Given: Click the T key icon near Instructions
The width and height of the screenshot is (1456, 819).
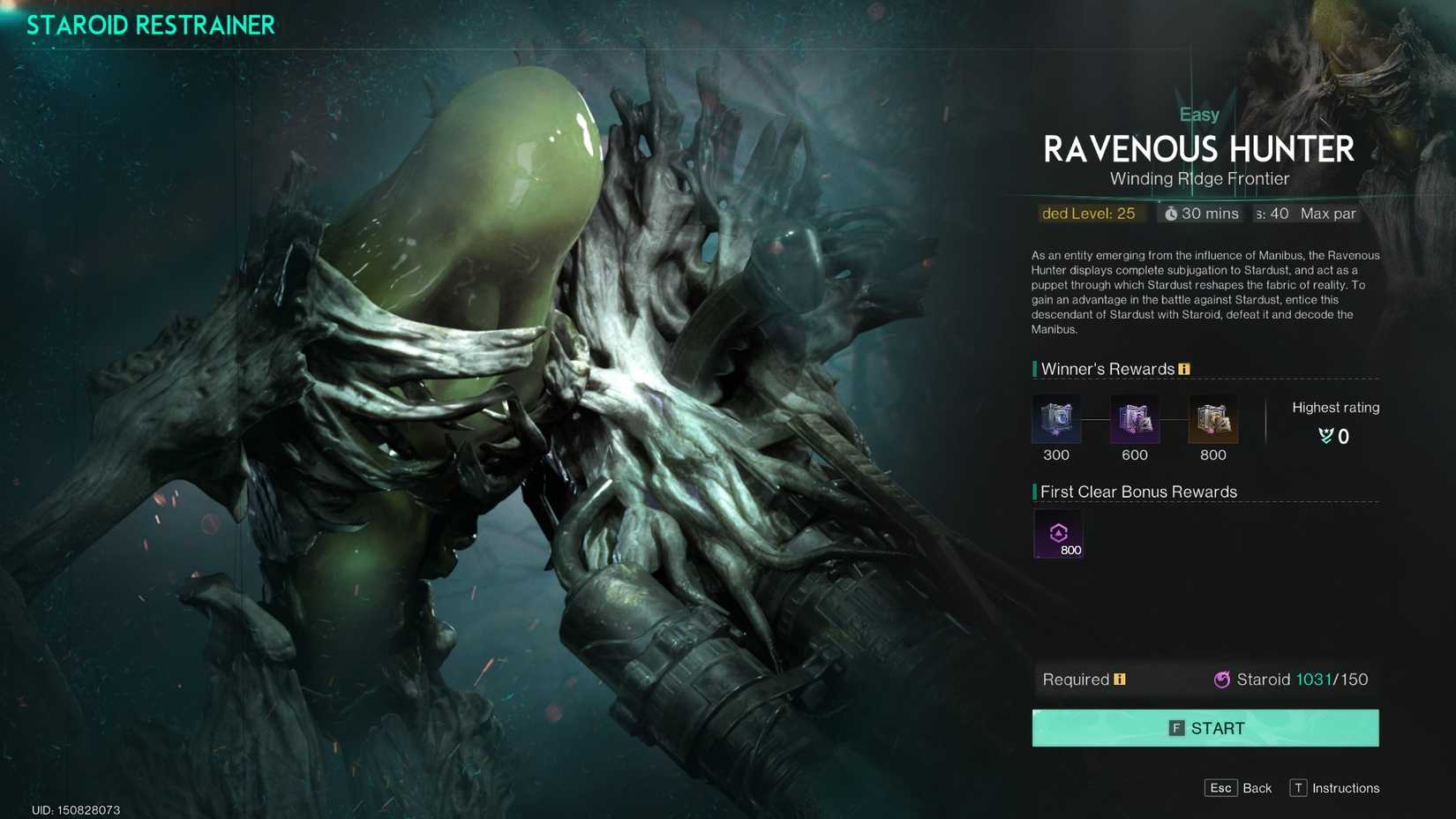Looking at the screenshot, I should pos(1296,788).
